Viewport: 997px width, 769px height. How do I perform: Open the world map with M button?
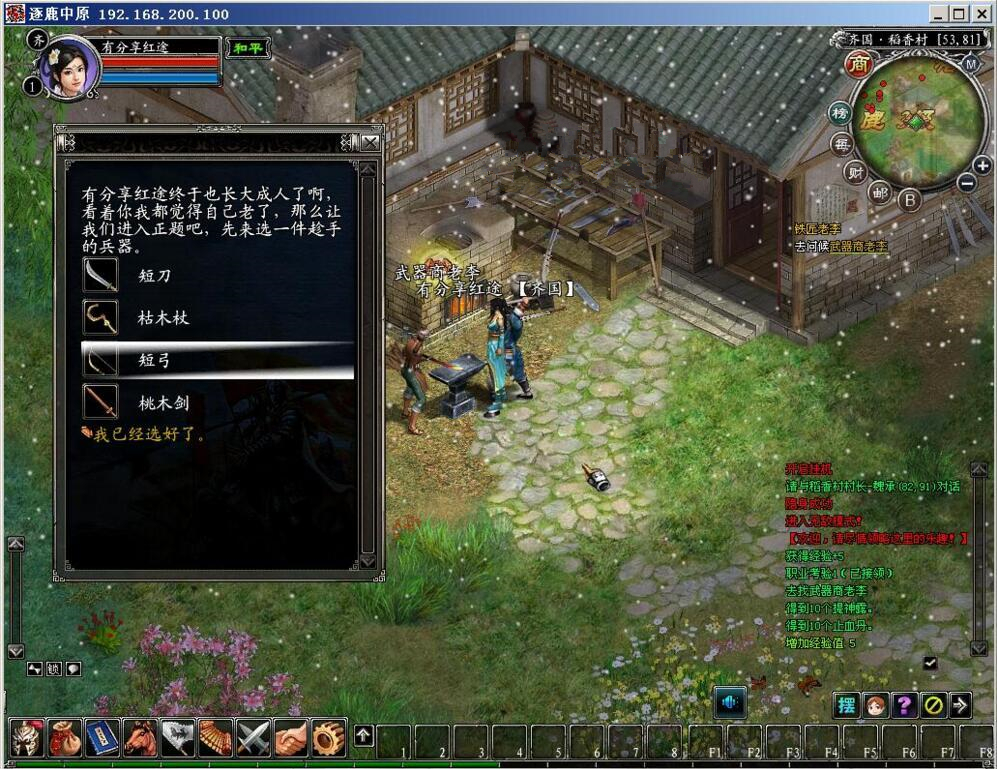pyautogui.click(x=970, y=64)
